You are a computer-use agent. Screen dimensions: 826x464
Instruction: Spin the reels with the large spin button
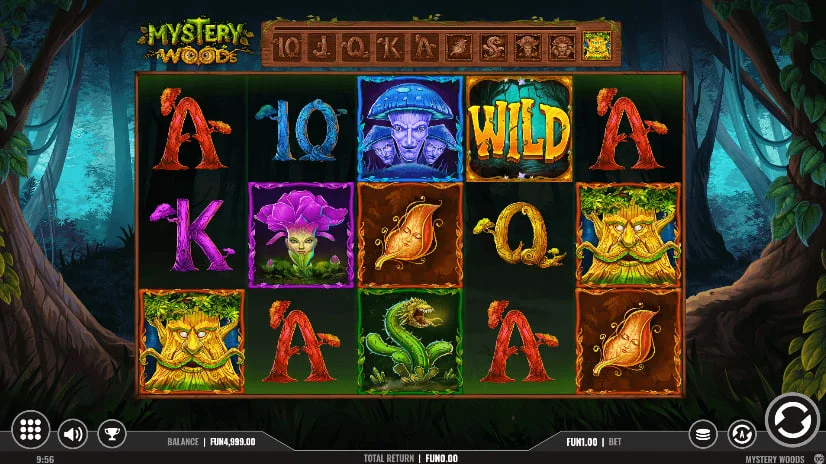click(792, 420)
